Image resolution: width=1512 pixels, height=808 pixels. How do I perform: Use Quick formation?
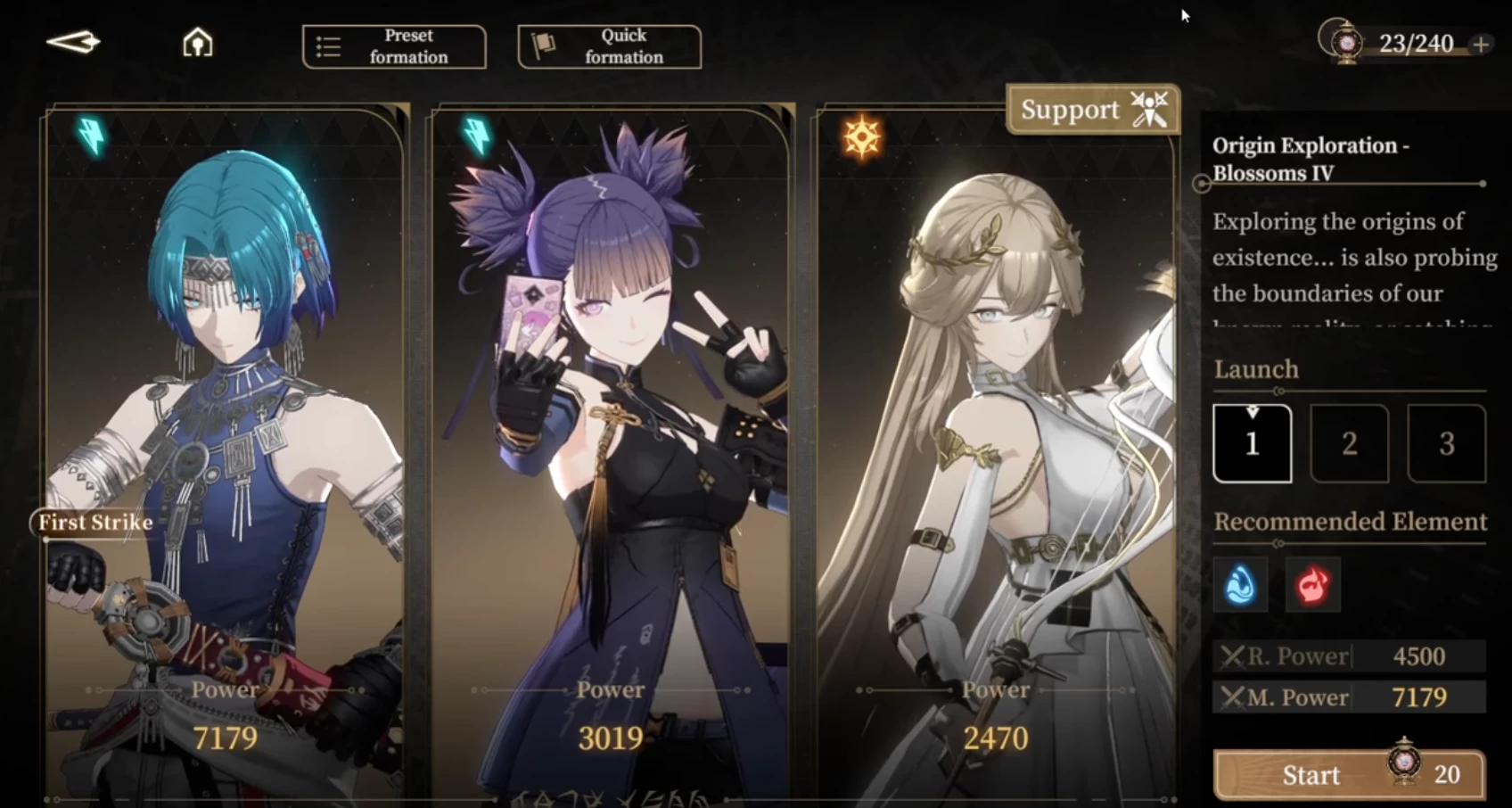609,46
